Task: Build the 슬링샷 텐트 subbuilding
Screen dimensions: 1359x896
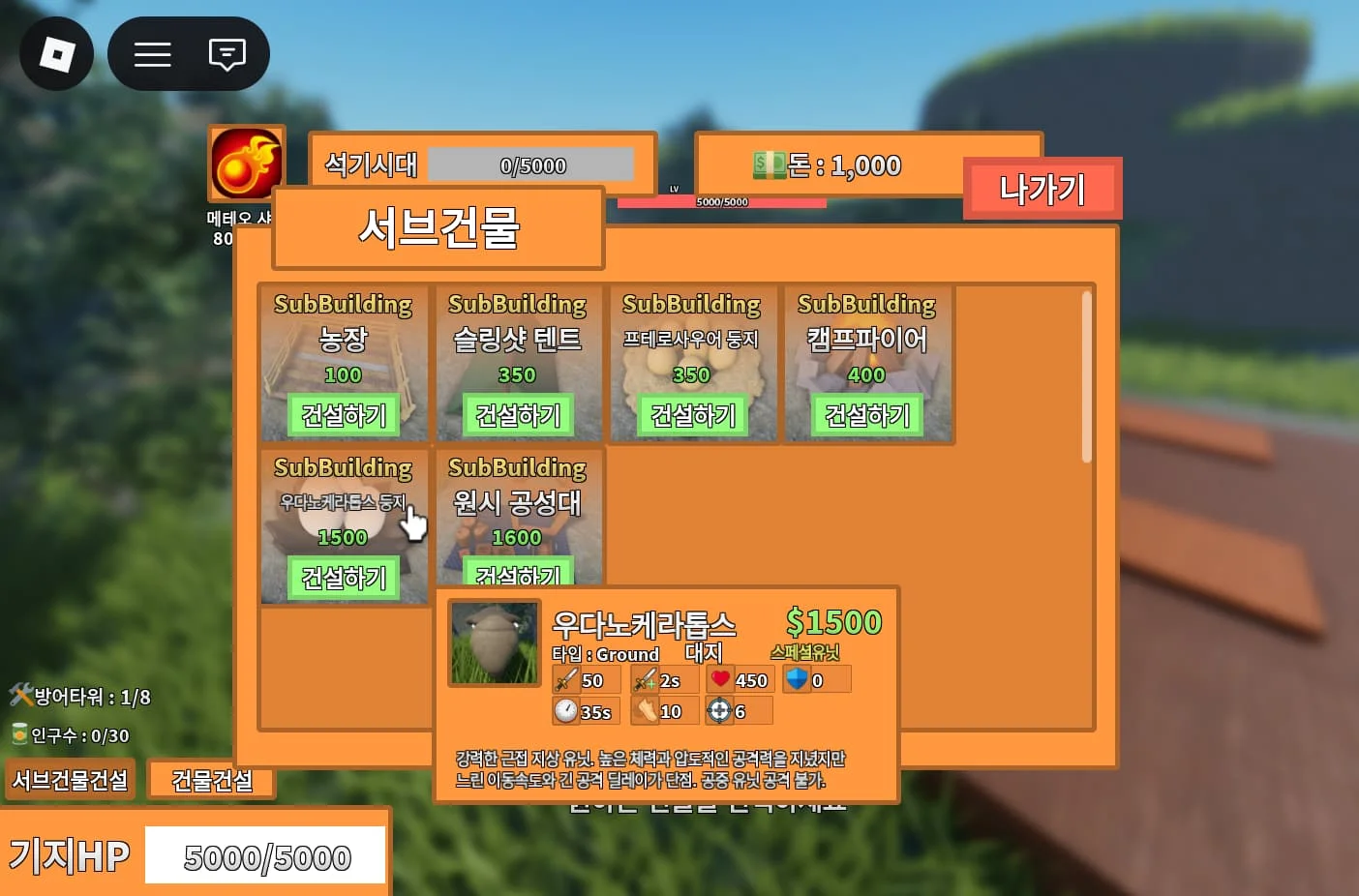Action: pos(518,415)
